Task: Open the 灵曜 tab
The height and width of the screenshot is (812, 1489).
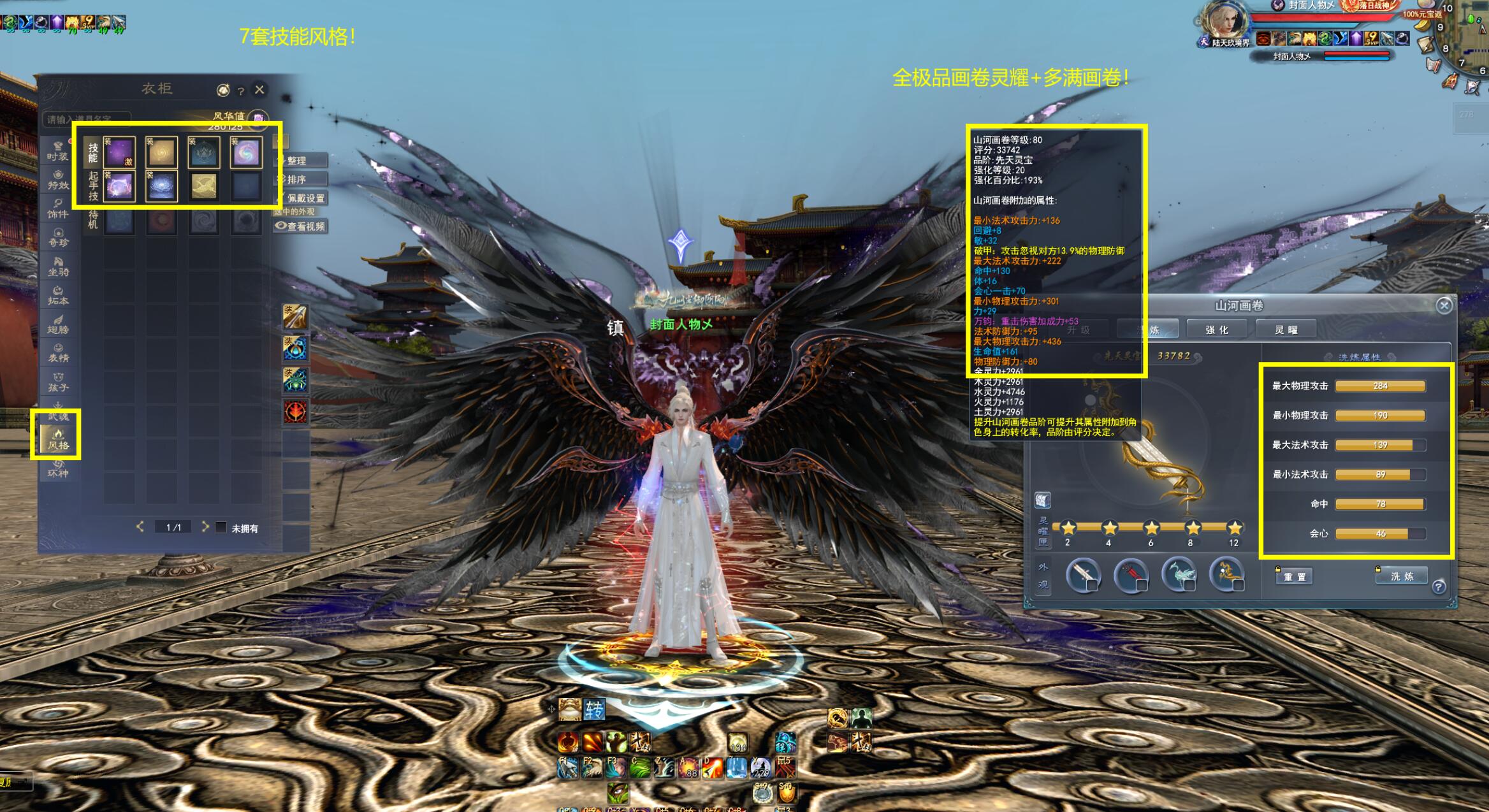Action: tap(1286, 330)
